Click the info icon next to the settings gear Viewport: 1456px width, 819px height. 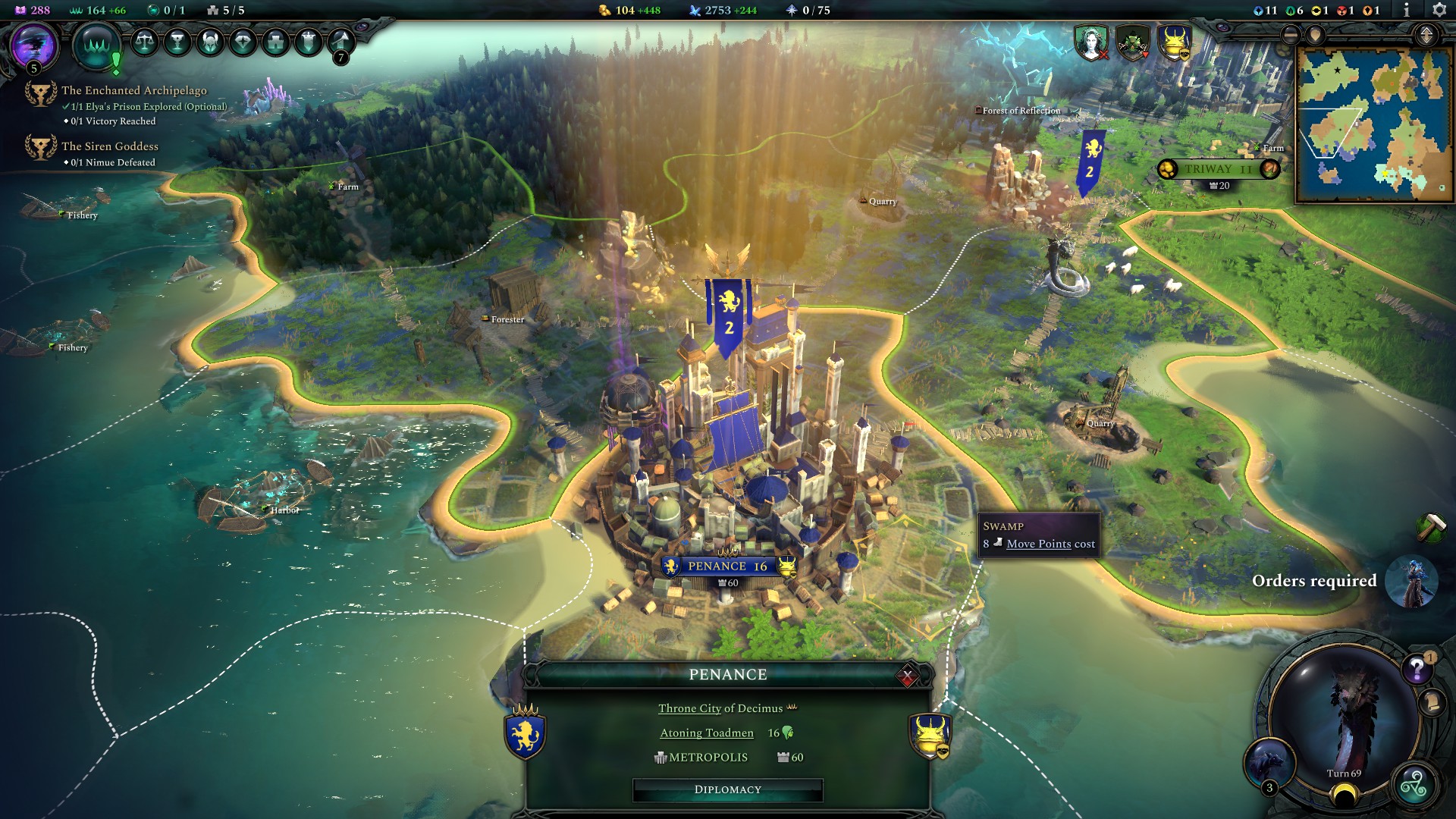pos(1407,10)
